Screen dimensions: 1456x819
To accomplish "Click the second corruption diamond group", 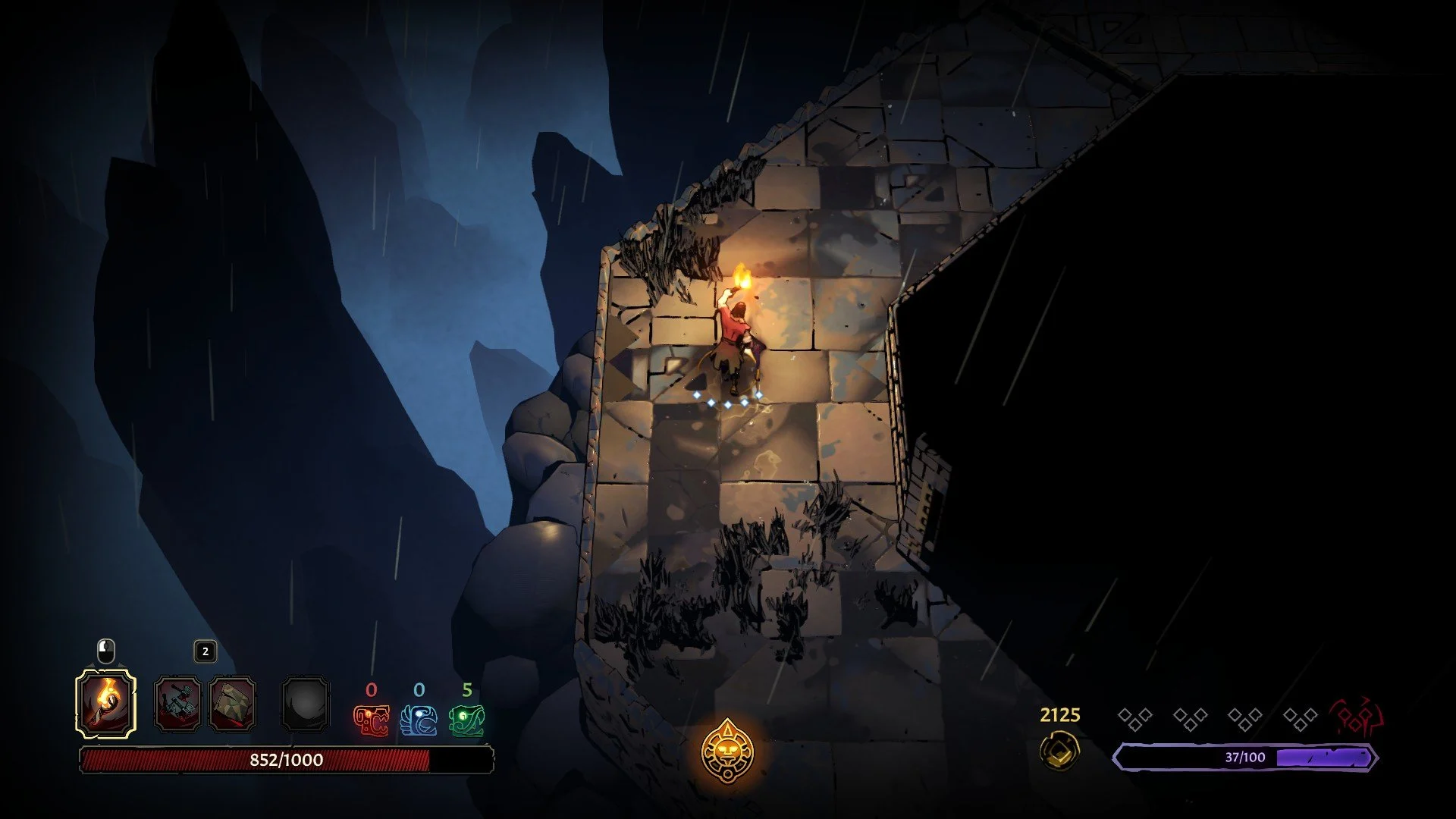I will click(1190, 719).
